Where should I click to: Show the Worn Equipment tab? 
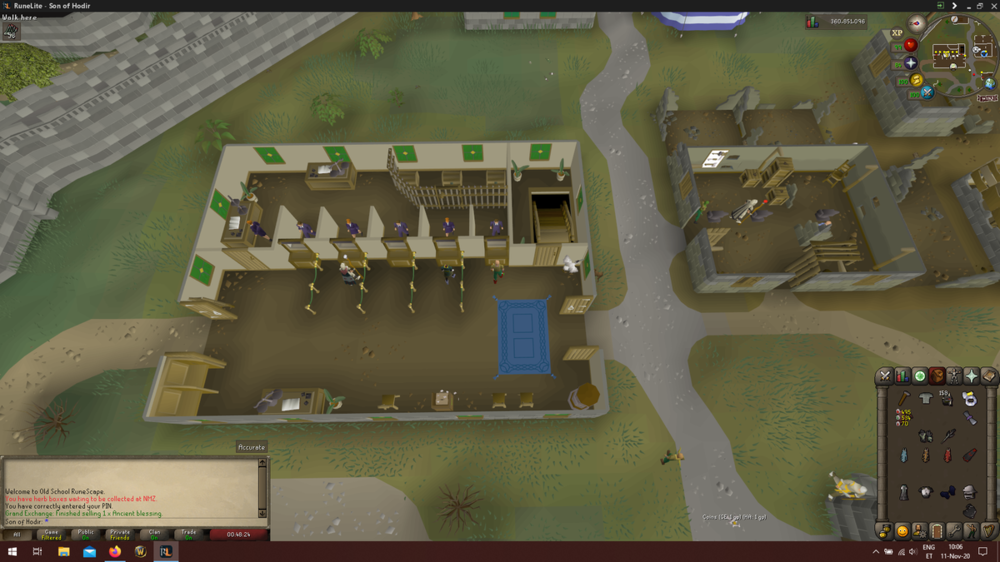(955, 376)
